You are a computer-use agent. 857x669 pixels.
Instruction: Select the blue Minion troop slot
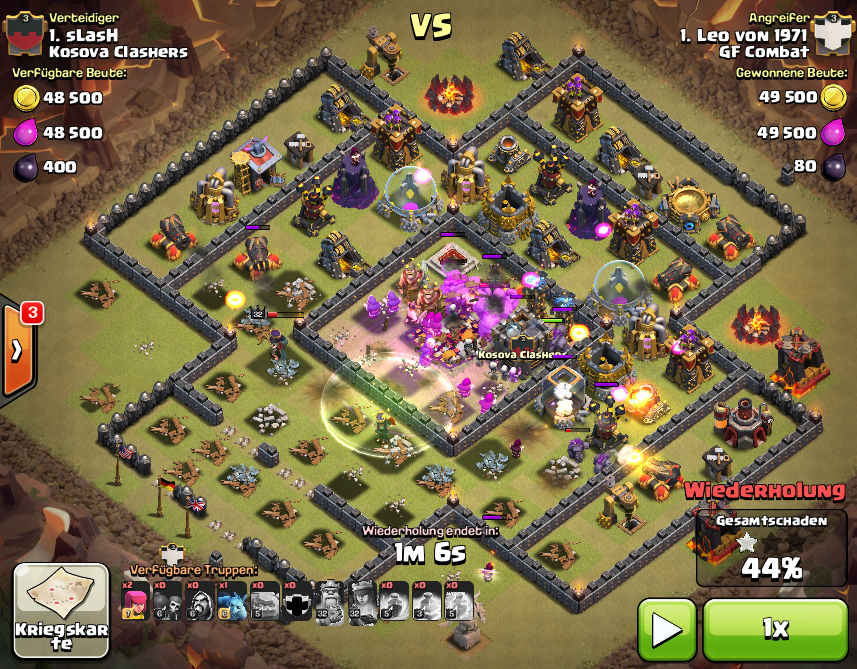(232, 601)
